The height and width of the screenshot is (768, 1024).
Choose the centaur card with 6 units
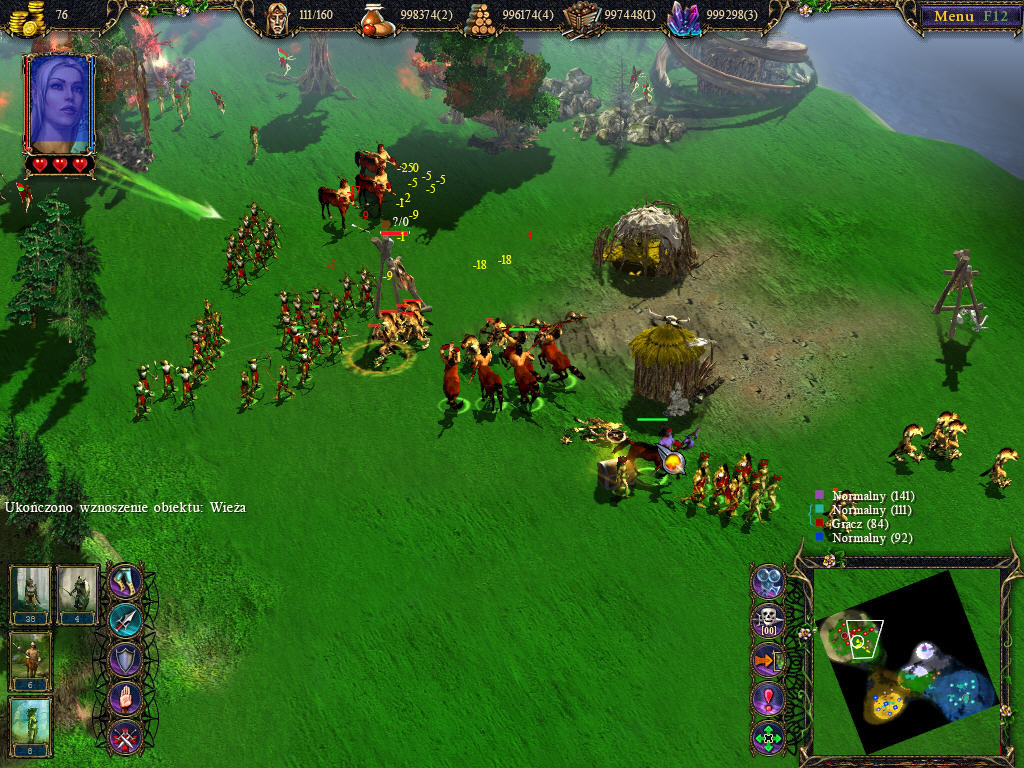tap(30, 660)
